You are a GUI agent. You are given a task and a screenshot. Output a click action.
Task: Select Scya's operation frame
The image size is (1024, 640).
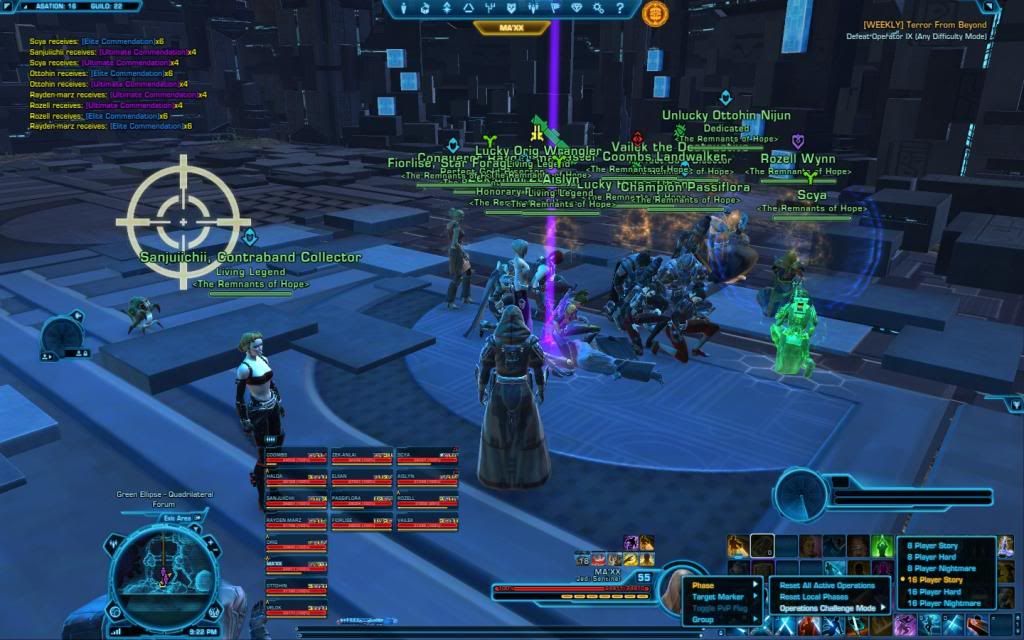pos(426,459)
